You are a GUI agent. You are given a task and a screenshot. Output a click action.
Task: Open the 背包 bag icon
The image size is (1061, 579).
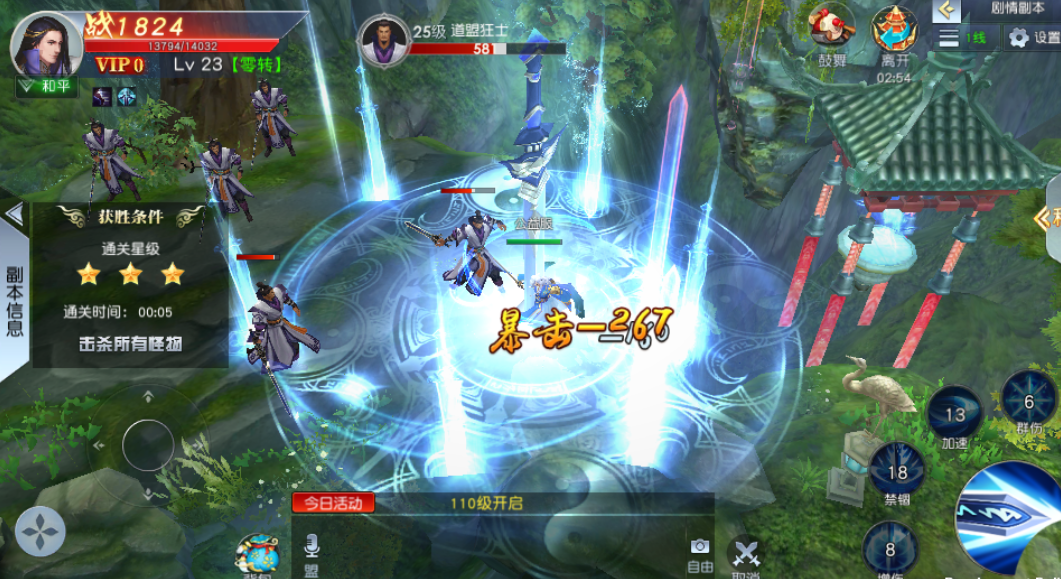(257, 555)
